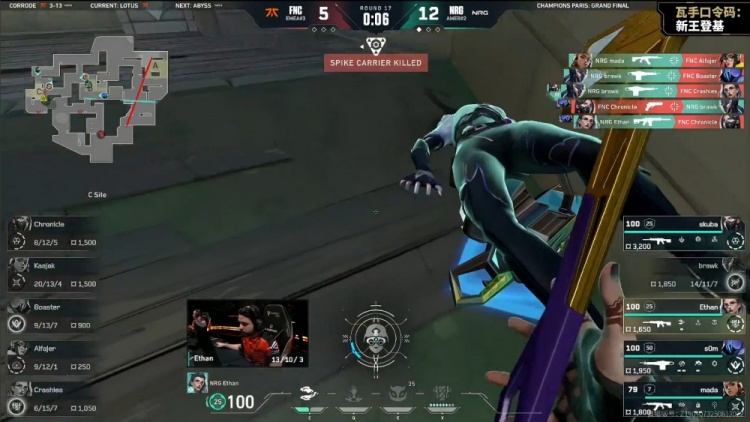Select Chronicle's player row
Viewport: 750px width, 422px height.
[x=55, y=233]
